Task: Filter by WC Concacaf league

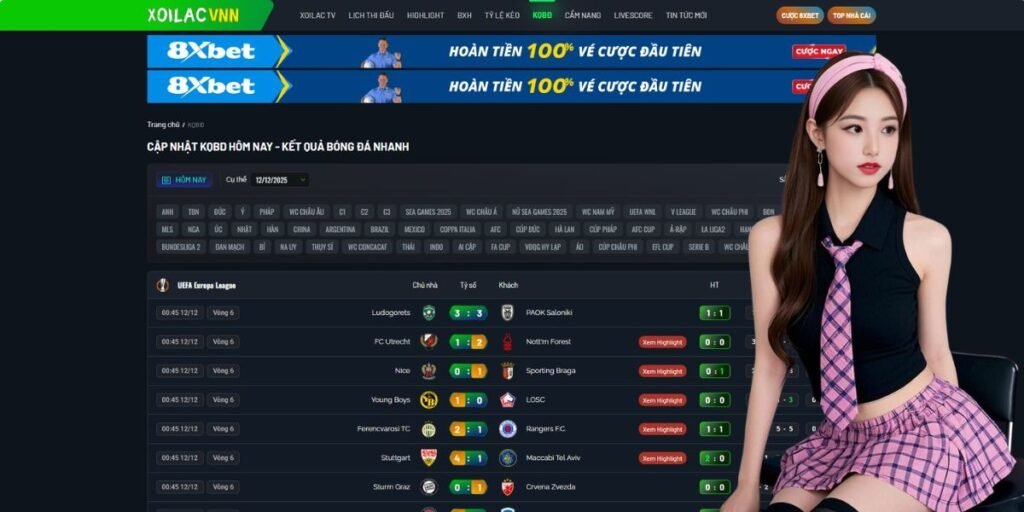Action: point(367,247)
